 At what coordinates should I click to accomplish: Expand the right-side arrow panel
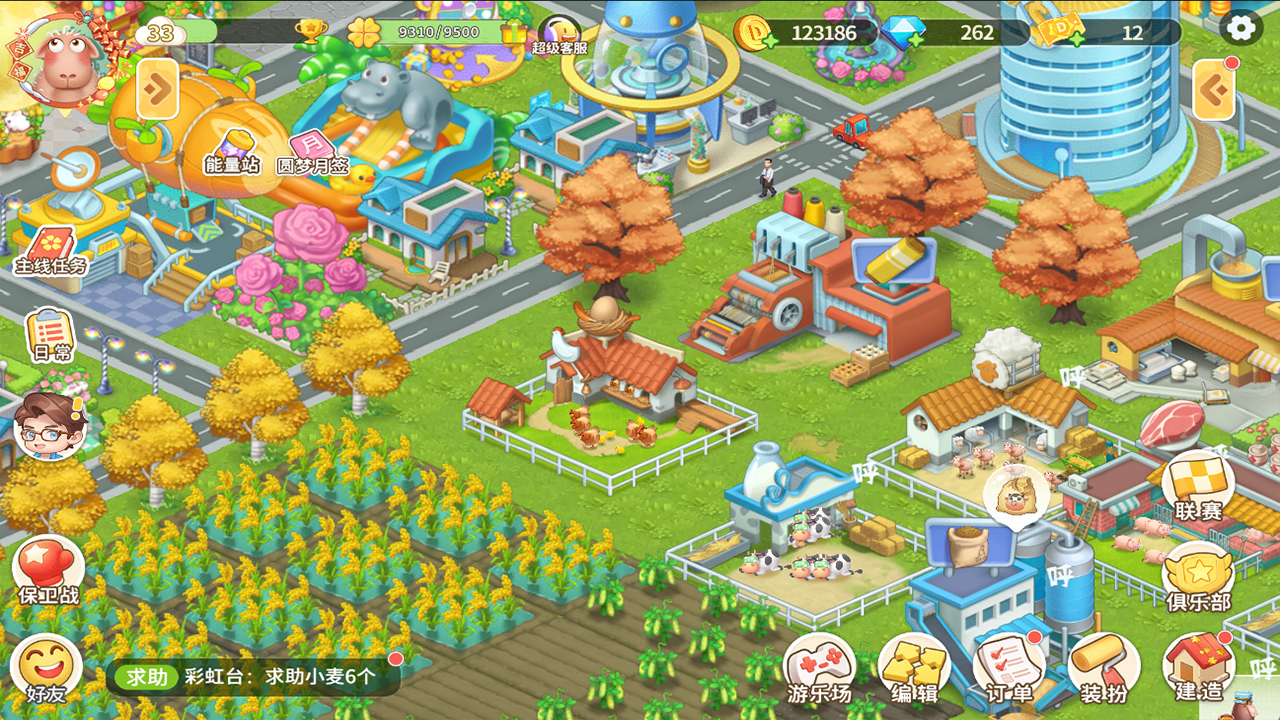(1215, 91)
